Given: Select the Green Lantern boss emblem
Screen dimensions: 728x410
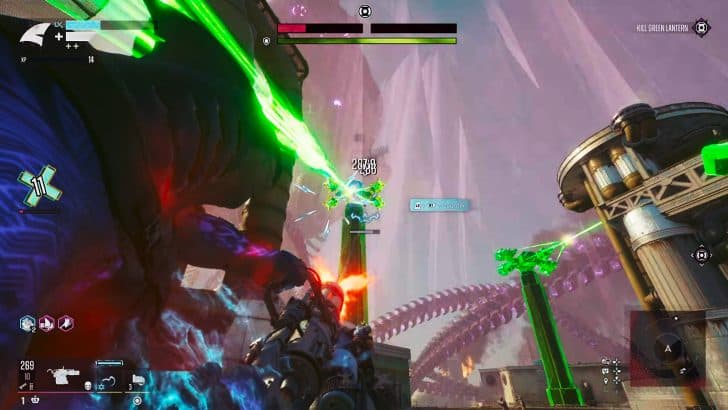Looking at the screenshot, I should pyautogui.click(x=365, y=12).
